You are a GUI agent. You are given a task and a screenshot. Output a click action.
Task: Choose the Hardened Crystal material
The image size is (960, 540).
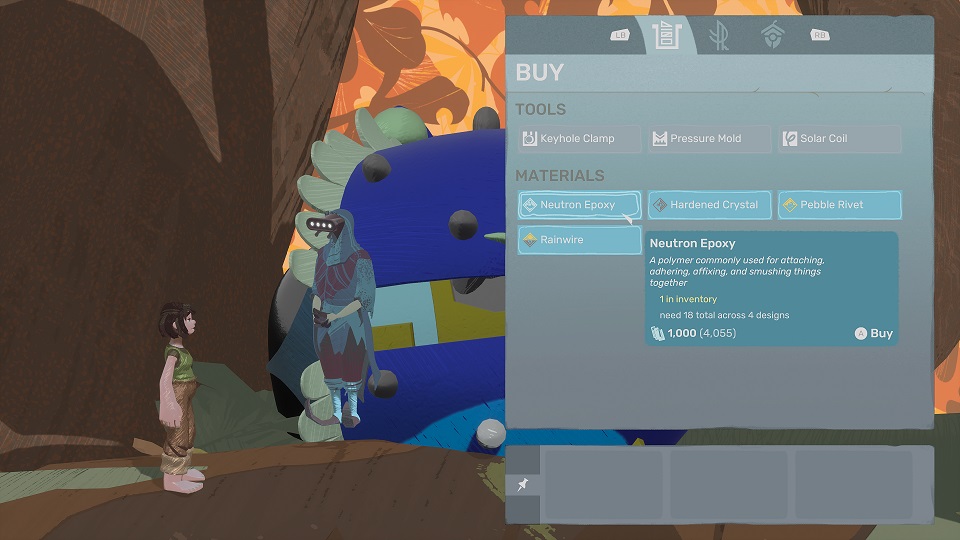pyautogui.click(x=709, y=205)
